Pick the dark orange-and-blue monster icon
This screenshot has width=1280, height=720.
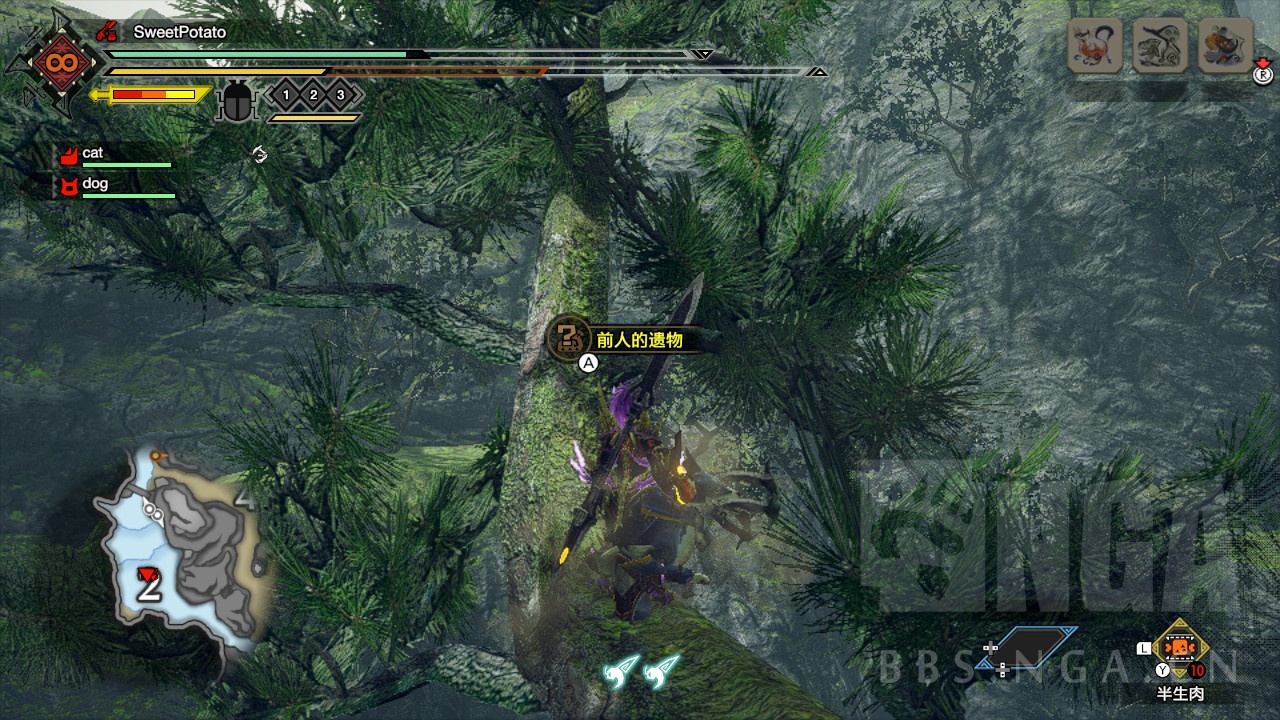click(1226, 45)
